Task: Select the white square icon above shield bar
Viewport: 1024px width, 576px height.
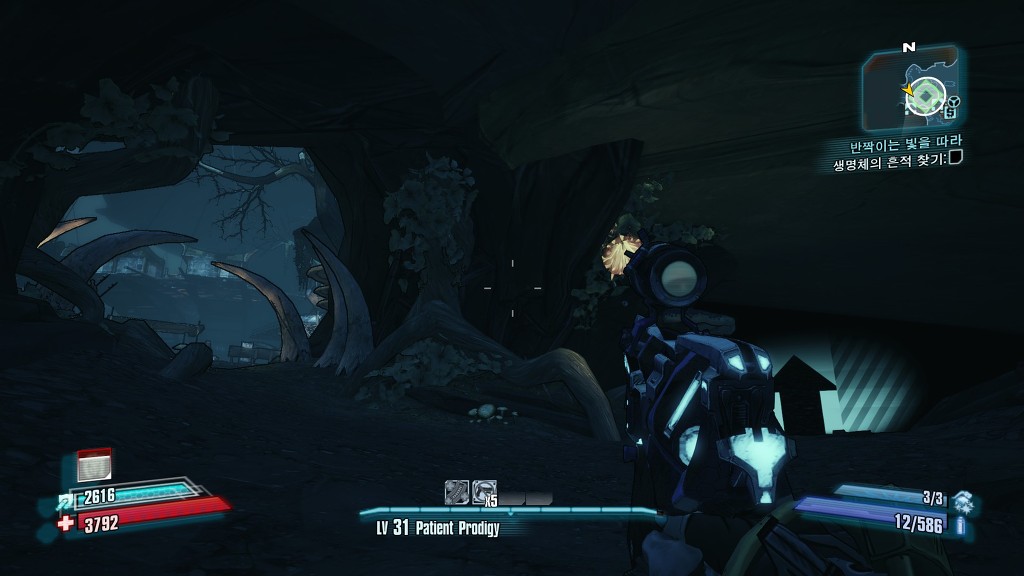Action: (x=94, y=463)
